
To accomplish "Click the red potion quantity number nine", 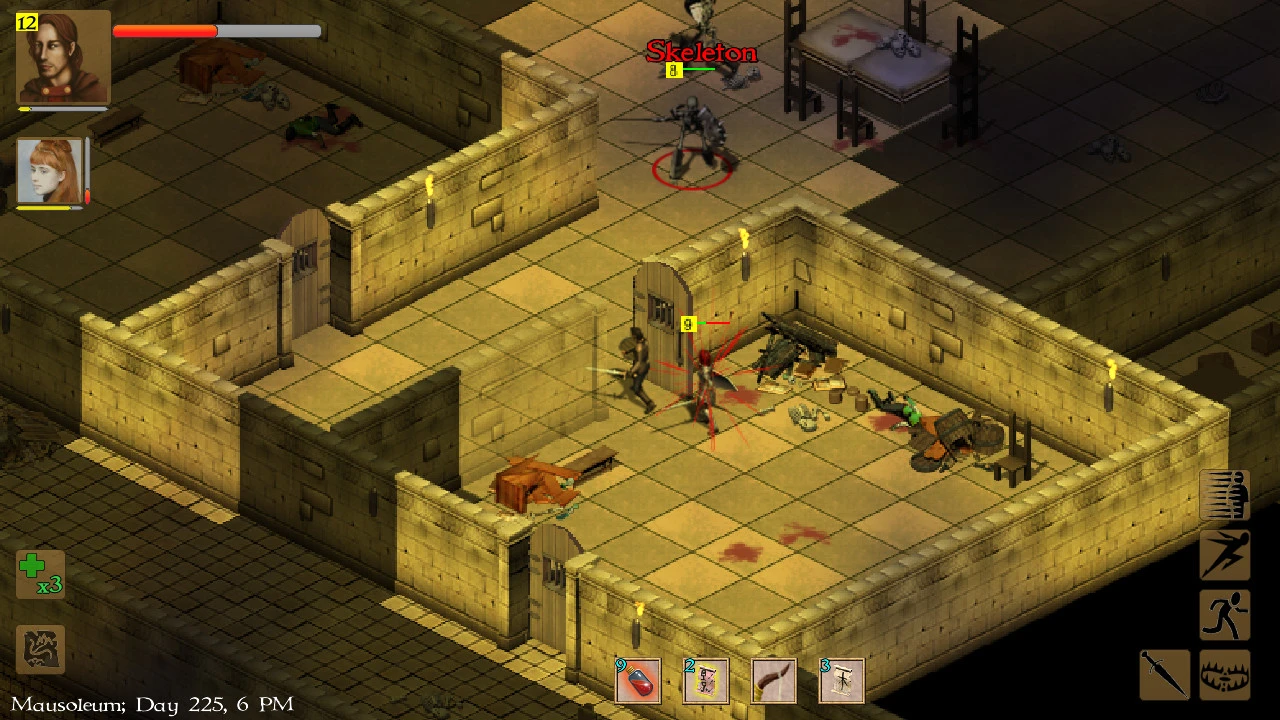I will click(619, 662).
